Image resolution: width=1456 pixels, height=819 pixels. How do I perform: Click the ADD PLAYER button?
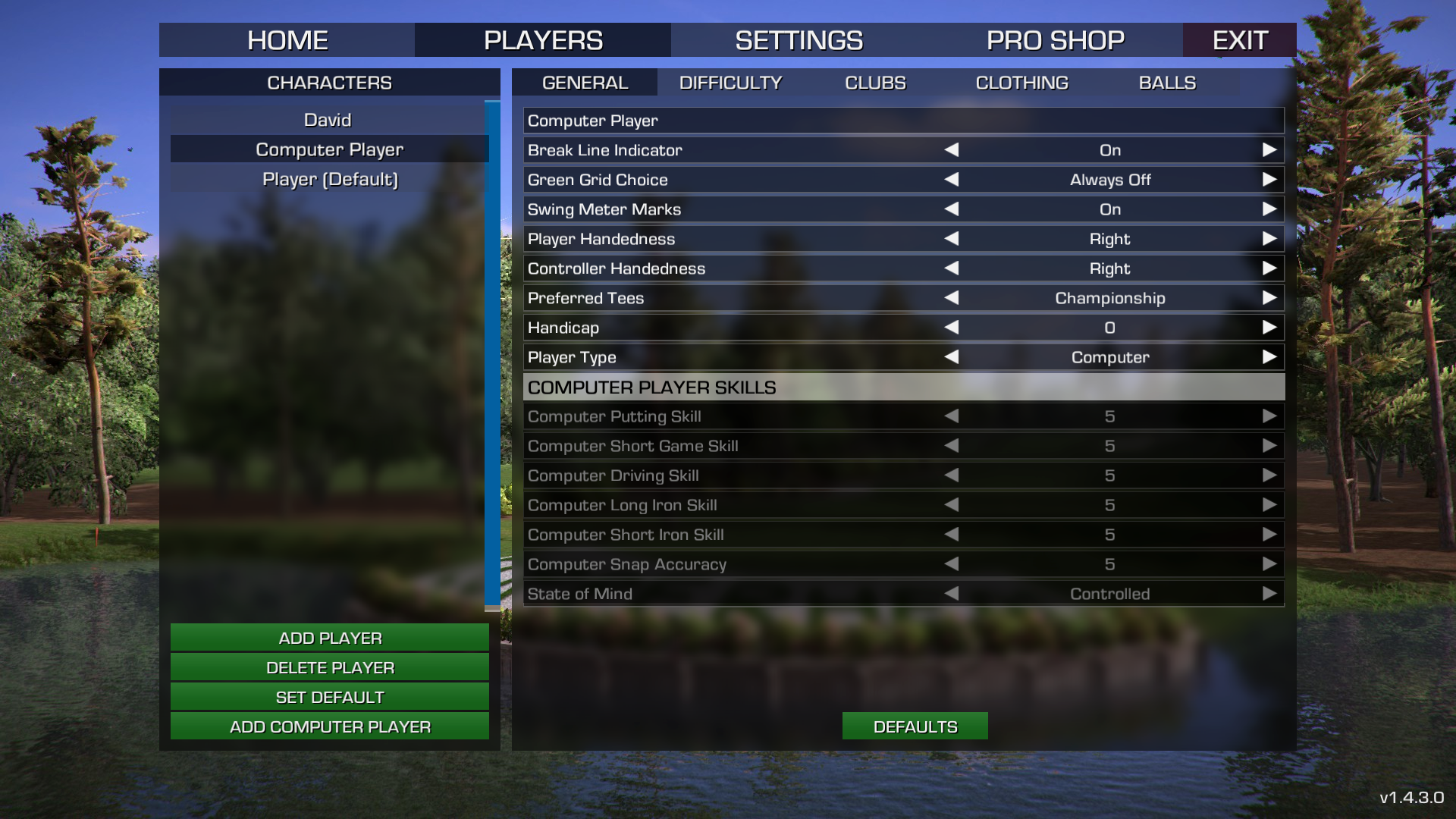330,638
